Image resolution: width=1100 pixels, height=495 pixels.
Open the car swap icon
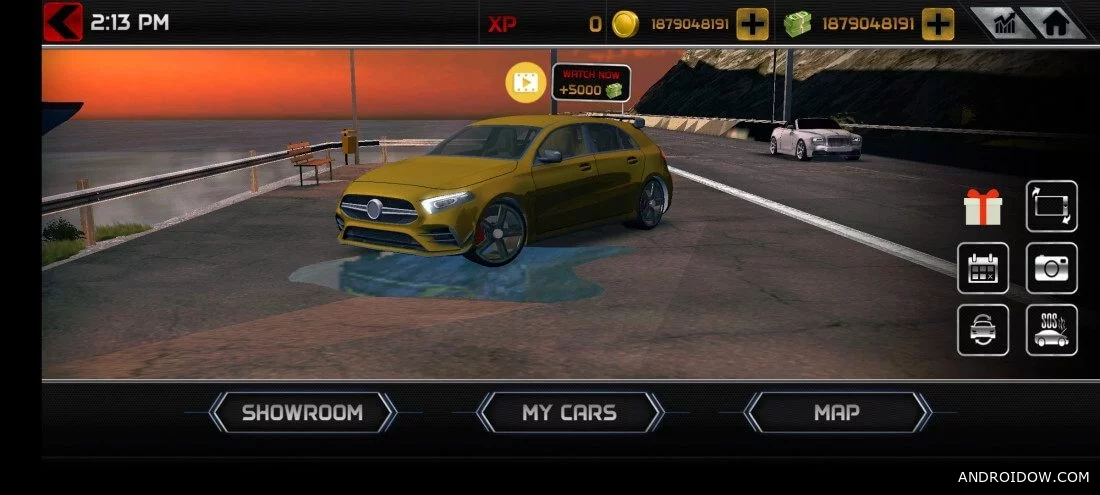(x=982, y=330)
